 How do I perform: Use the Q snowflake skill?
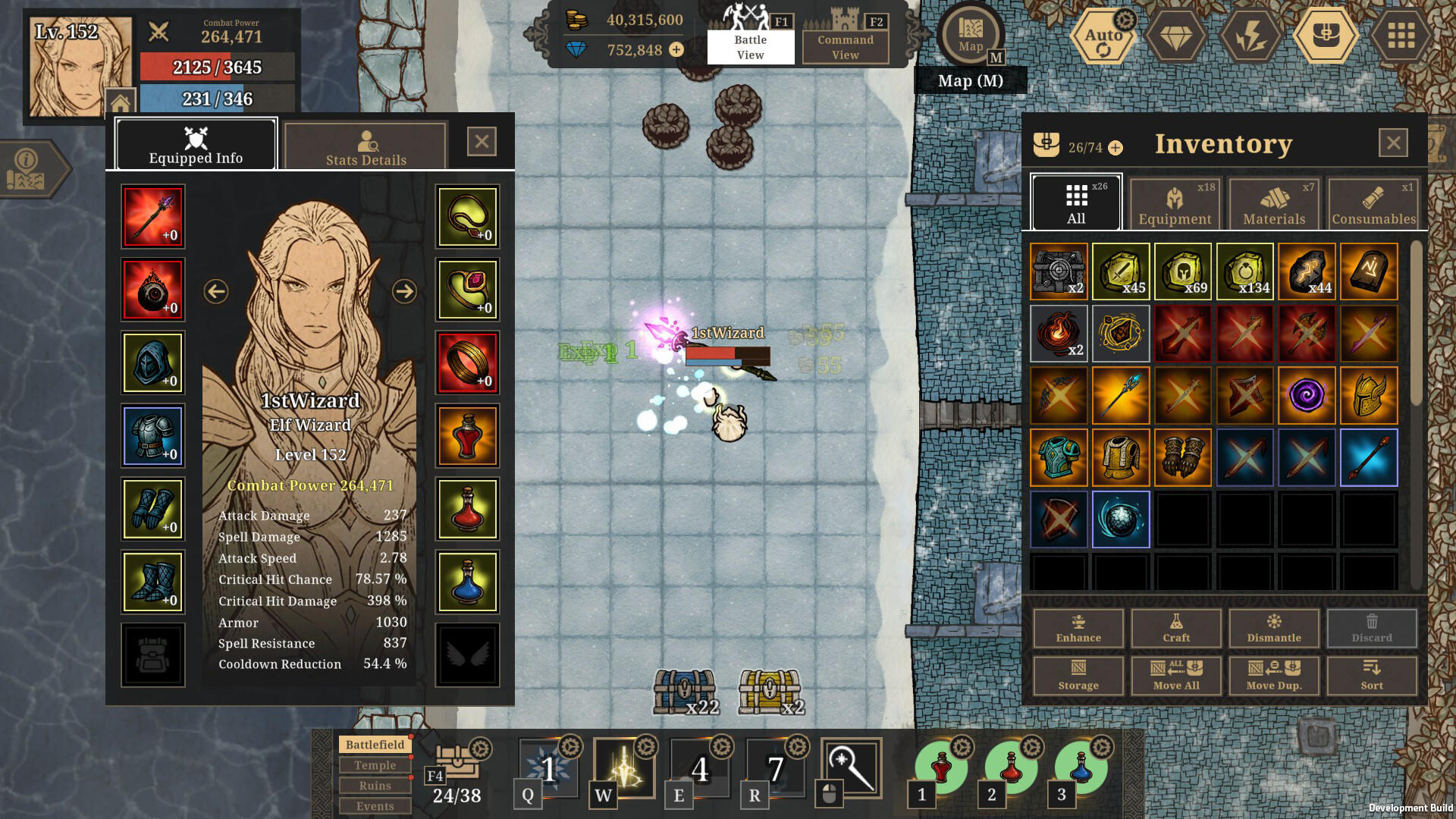pyautogui.click(x=548, y=772)
